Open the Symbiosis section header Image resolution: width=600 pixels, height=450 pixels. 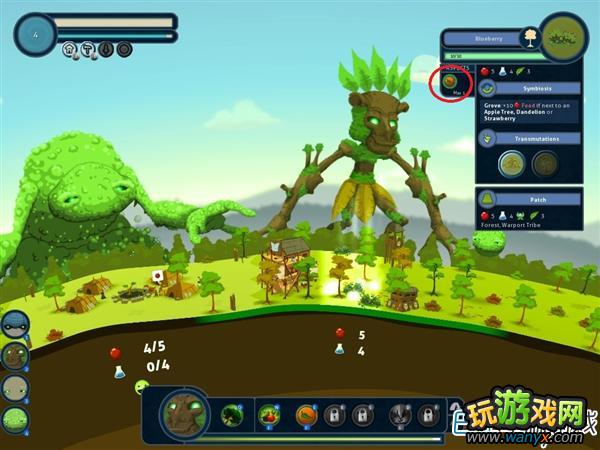(529, 87)
